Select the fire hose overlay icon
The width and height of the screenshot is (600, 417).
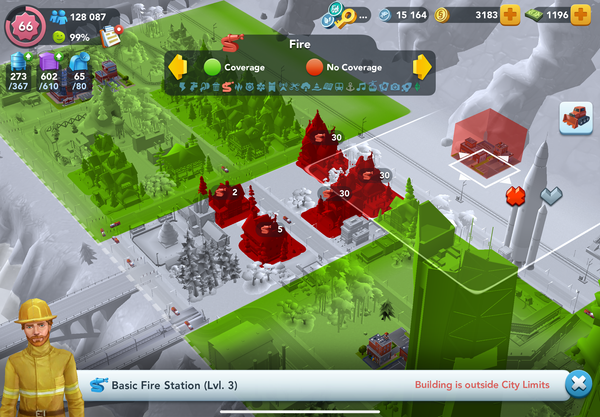coord(228,88)
